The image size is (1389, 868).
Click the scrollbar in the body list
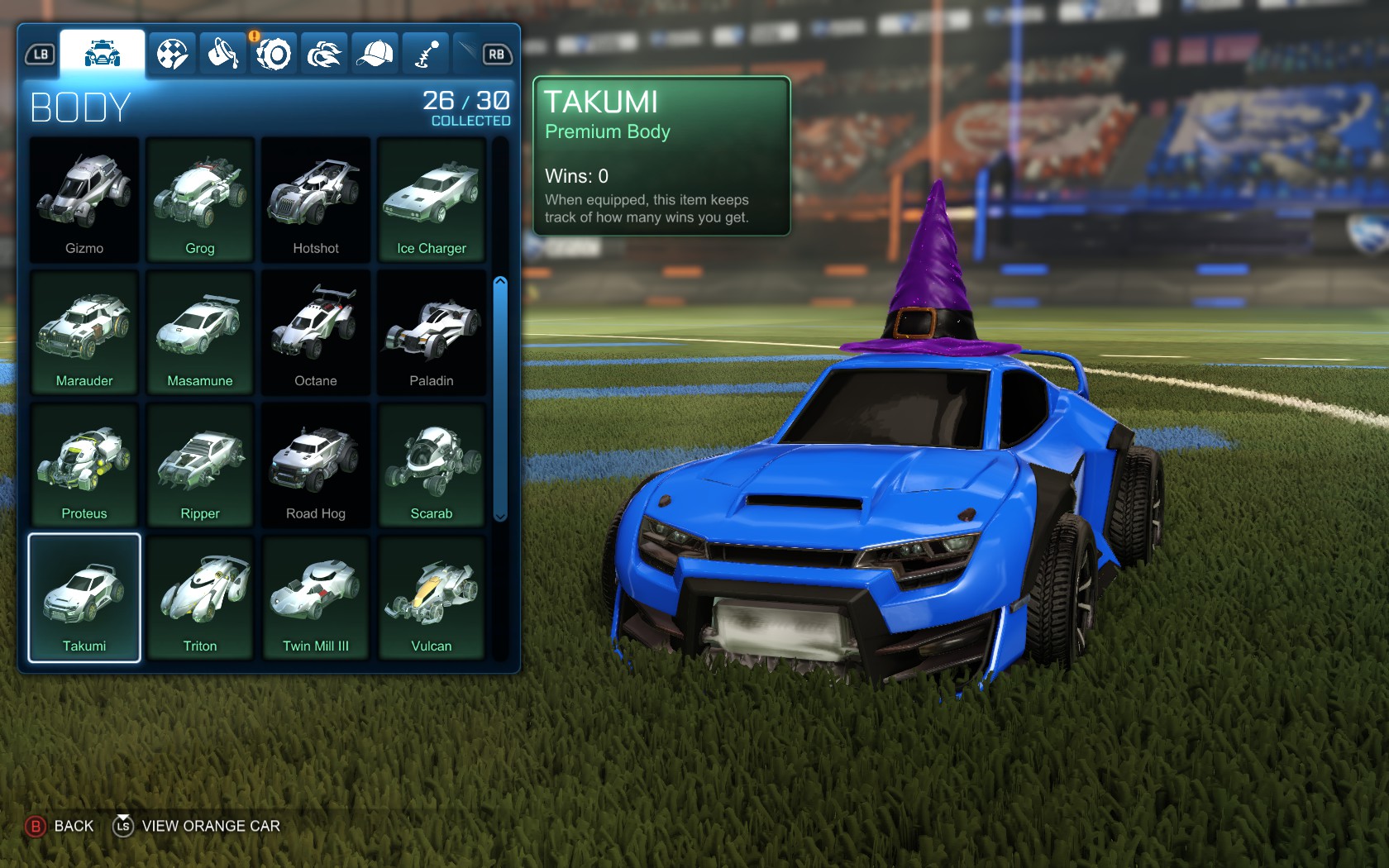(x=500, y=397)
